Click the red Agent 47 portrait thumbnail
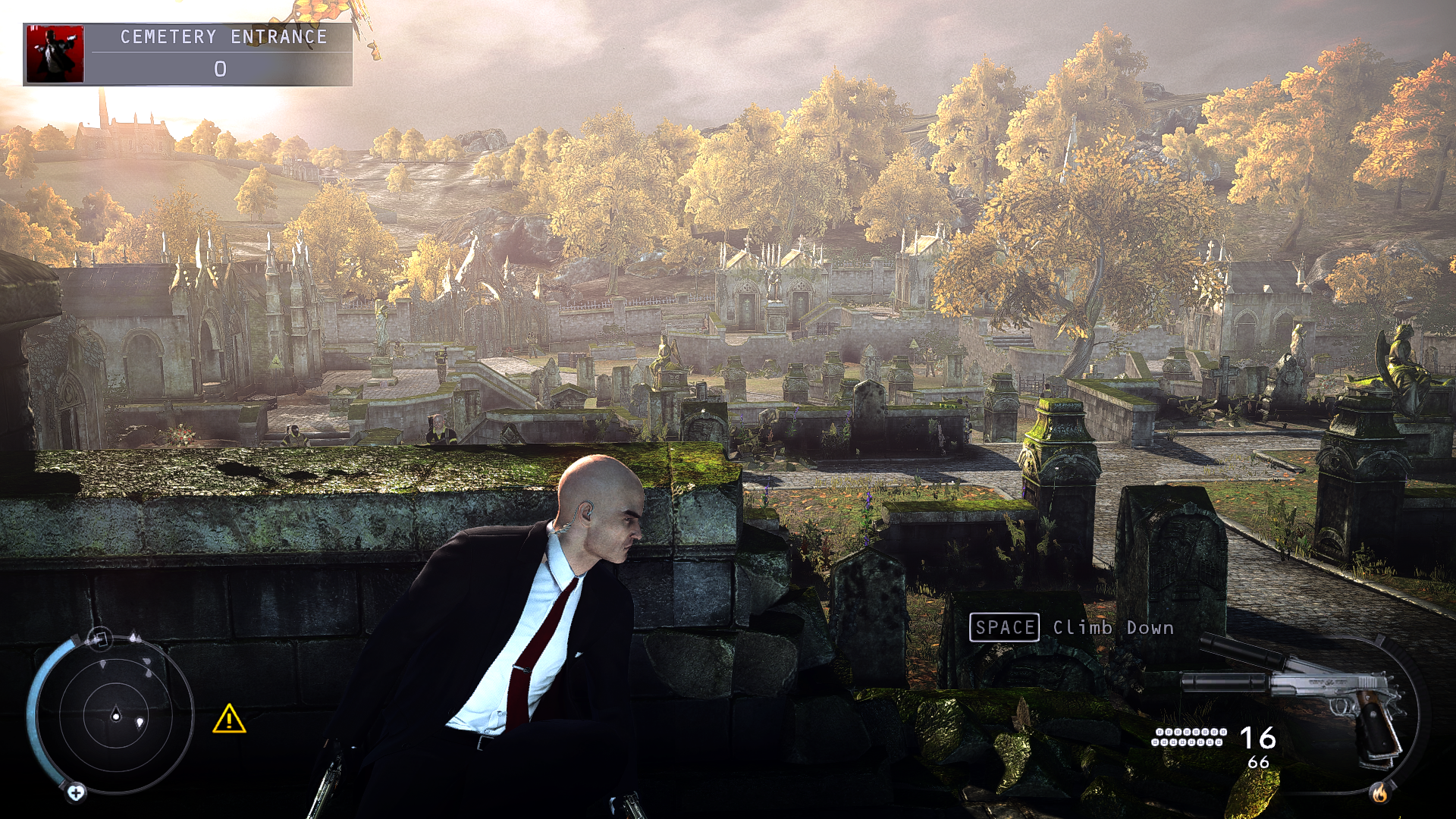Screen dimensions: 1456x819 point(55,54)
